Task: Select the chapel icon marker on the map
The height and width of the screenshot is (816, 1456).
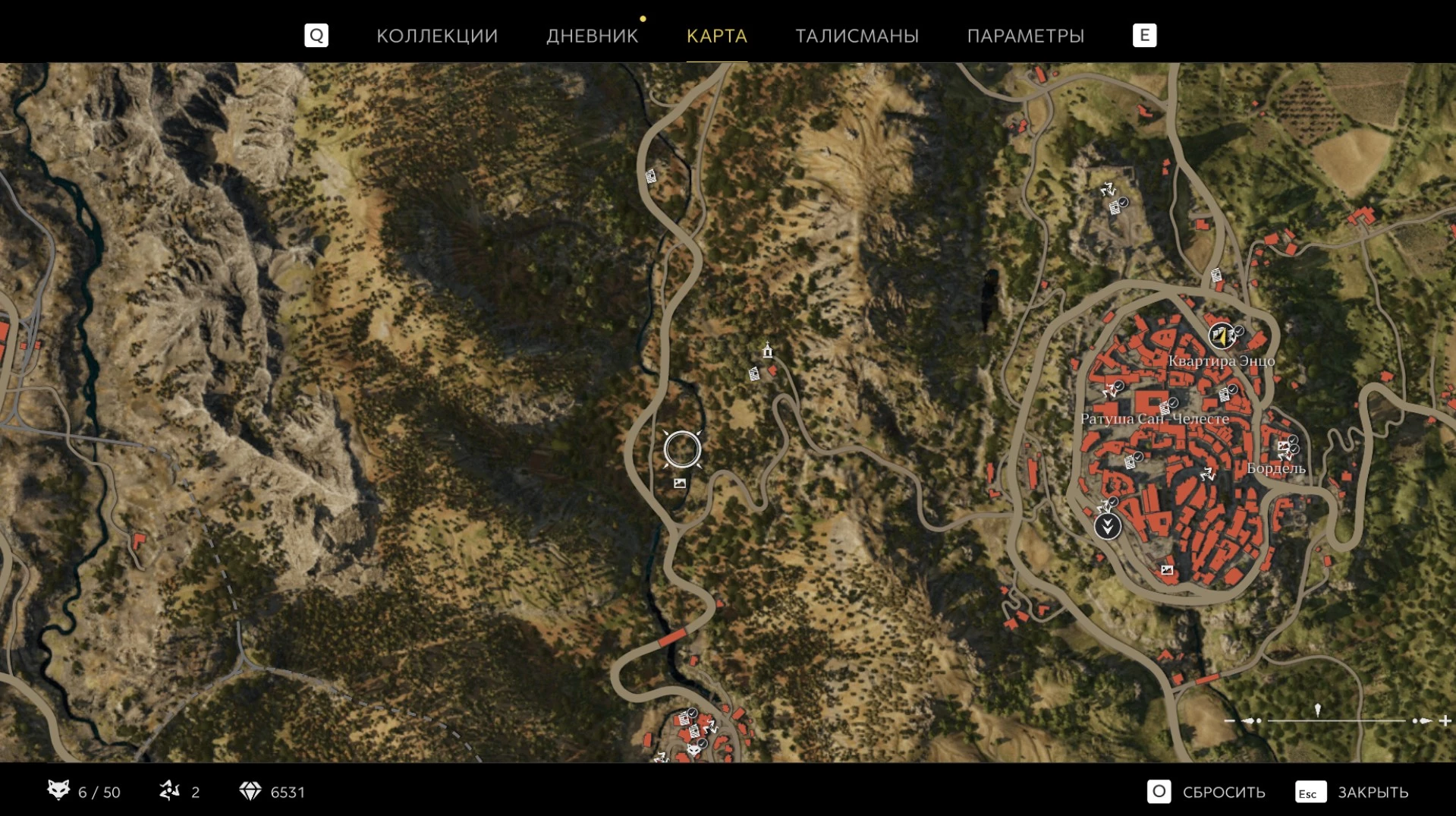Action: 768,351
